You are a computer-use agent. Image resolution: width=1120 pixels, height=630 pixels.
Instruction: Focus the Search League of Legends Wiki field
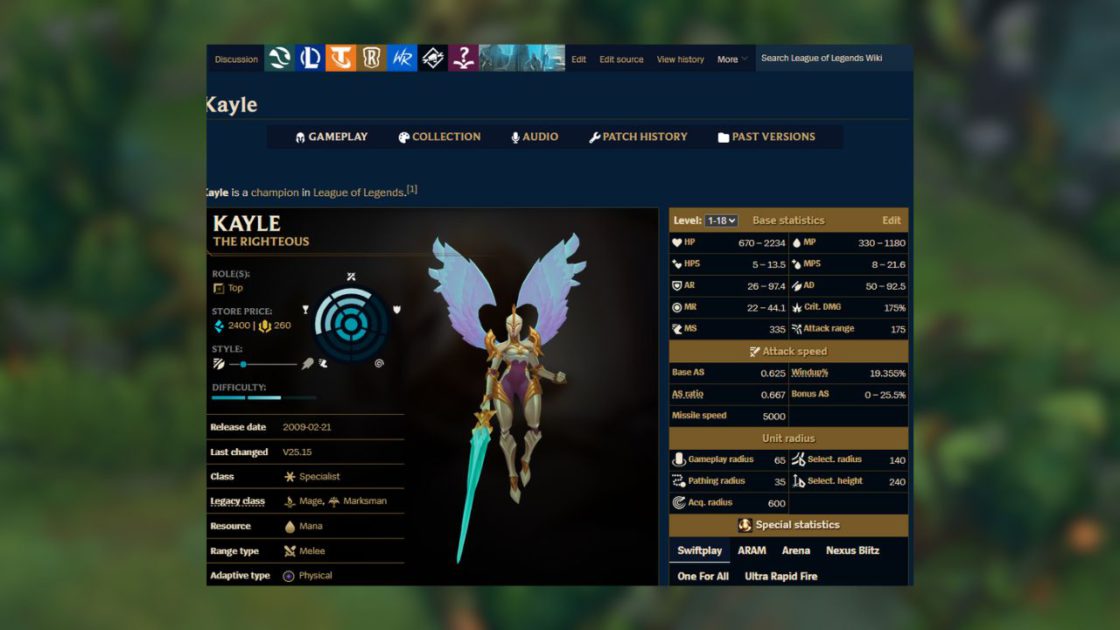point(832,58)
